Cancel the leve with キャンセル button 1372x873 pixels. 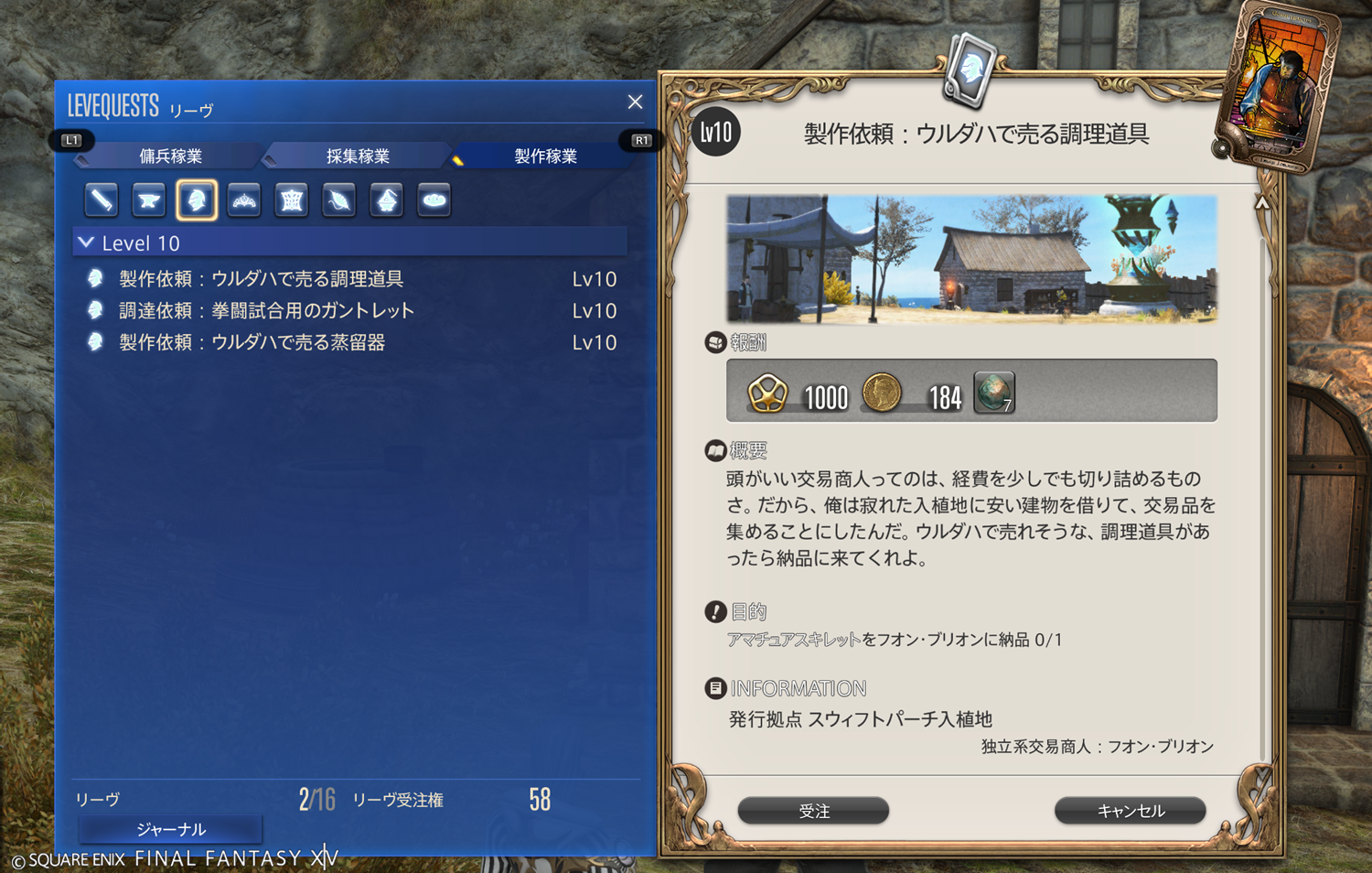click(x=1130, y=811)
